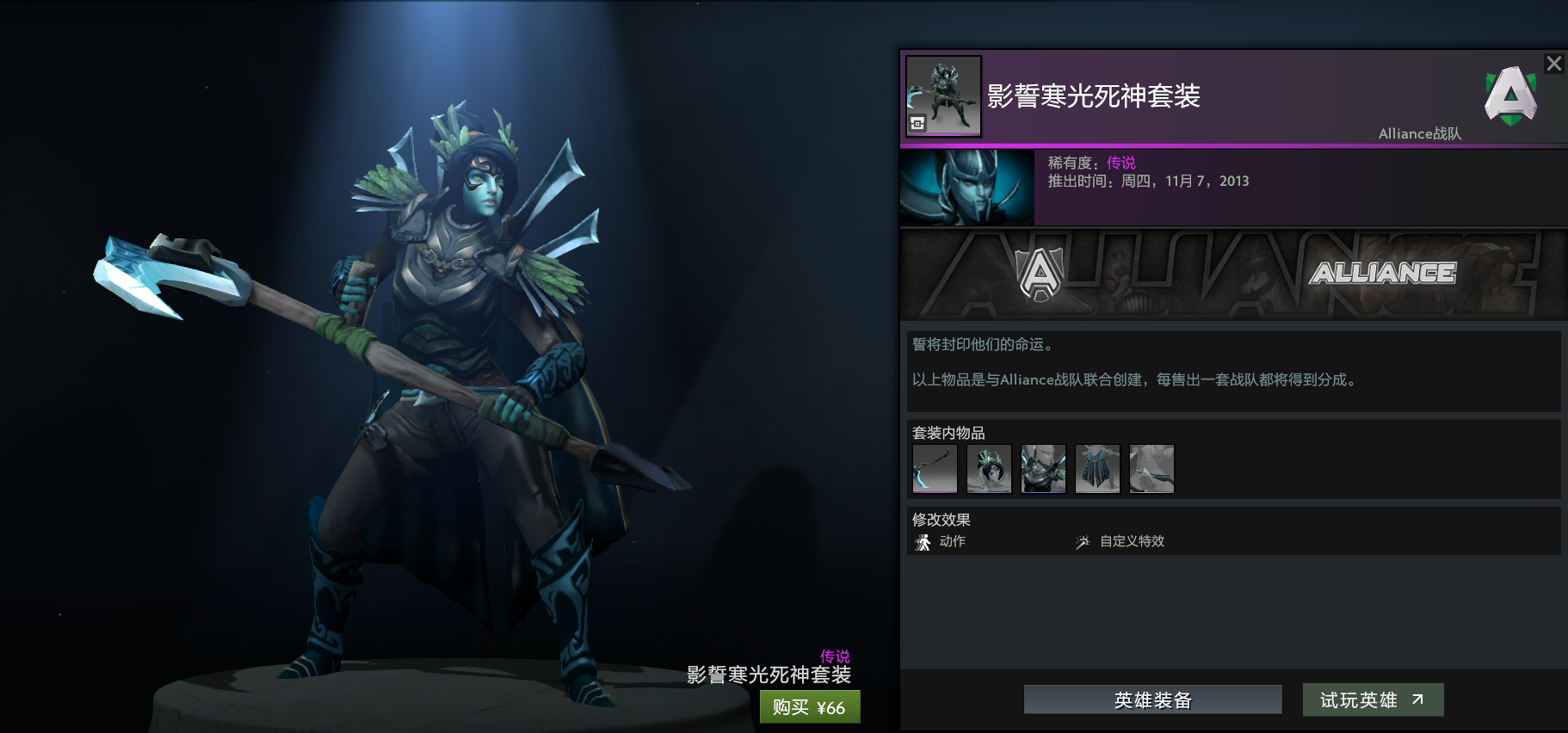This screenshot has height=733, width=1568.
Task: Select the 自定义特效 magic wand icon
Action: 1082,541
